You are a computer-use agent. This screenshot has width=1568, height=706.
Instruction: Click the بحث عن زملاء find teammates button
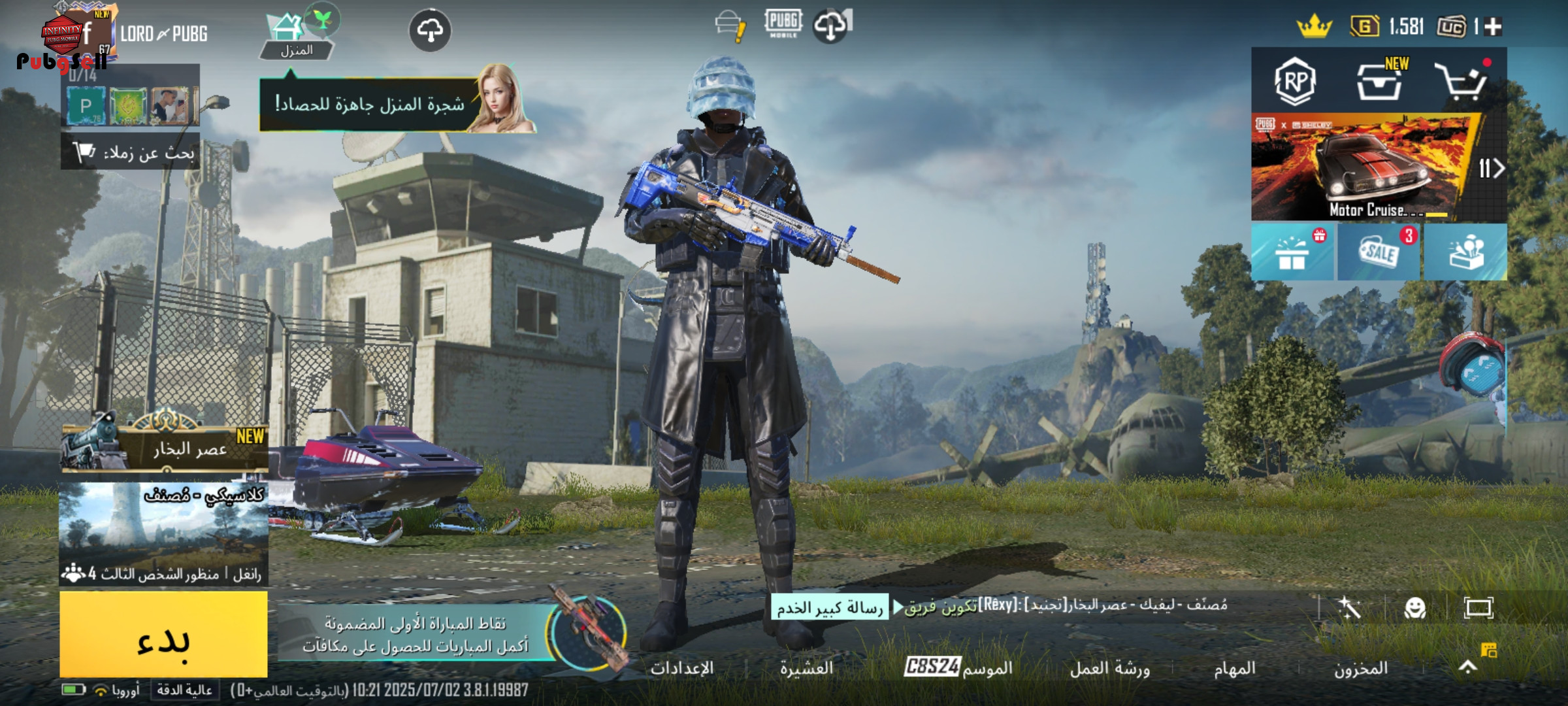point(131,153)
